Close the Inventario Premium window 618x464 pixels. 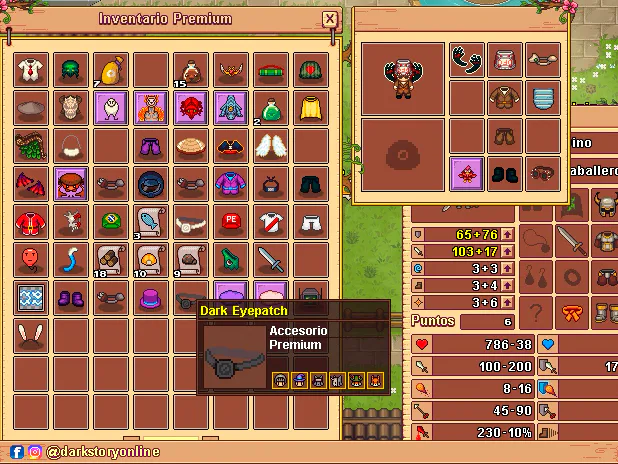(330, 19)
